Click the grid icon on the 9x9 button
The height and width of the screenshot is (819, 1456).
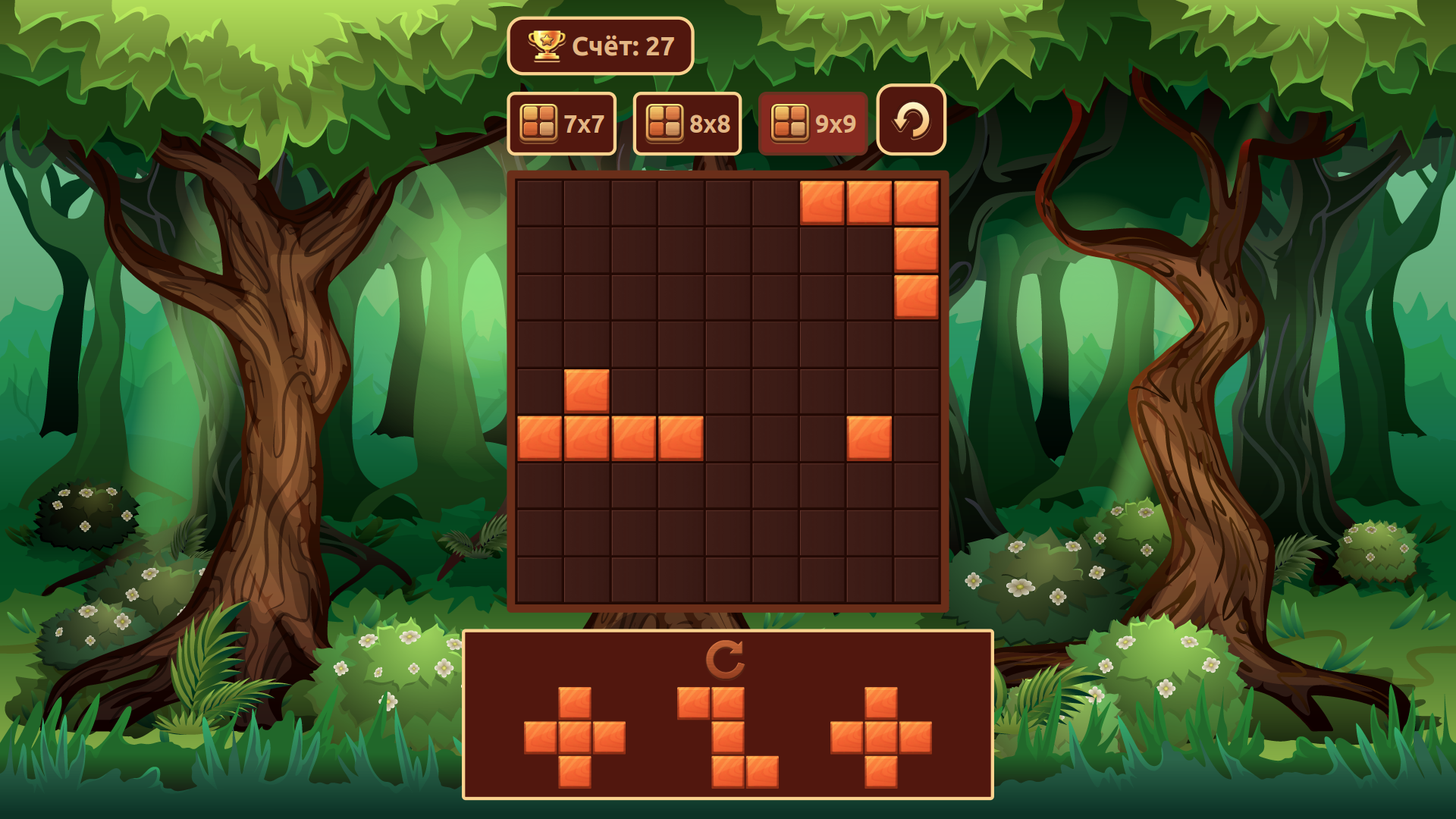coord(791,122)
